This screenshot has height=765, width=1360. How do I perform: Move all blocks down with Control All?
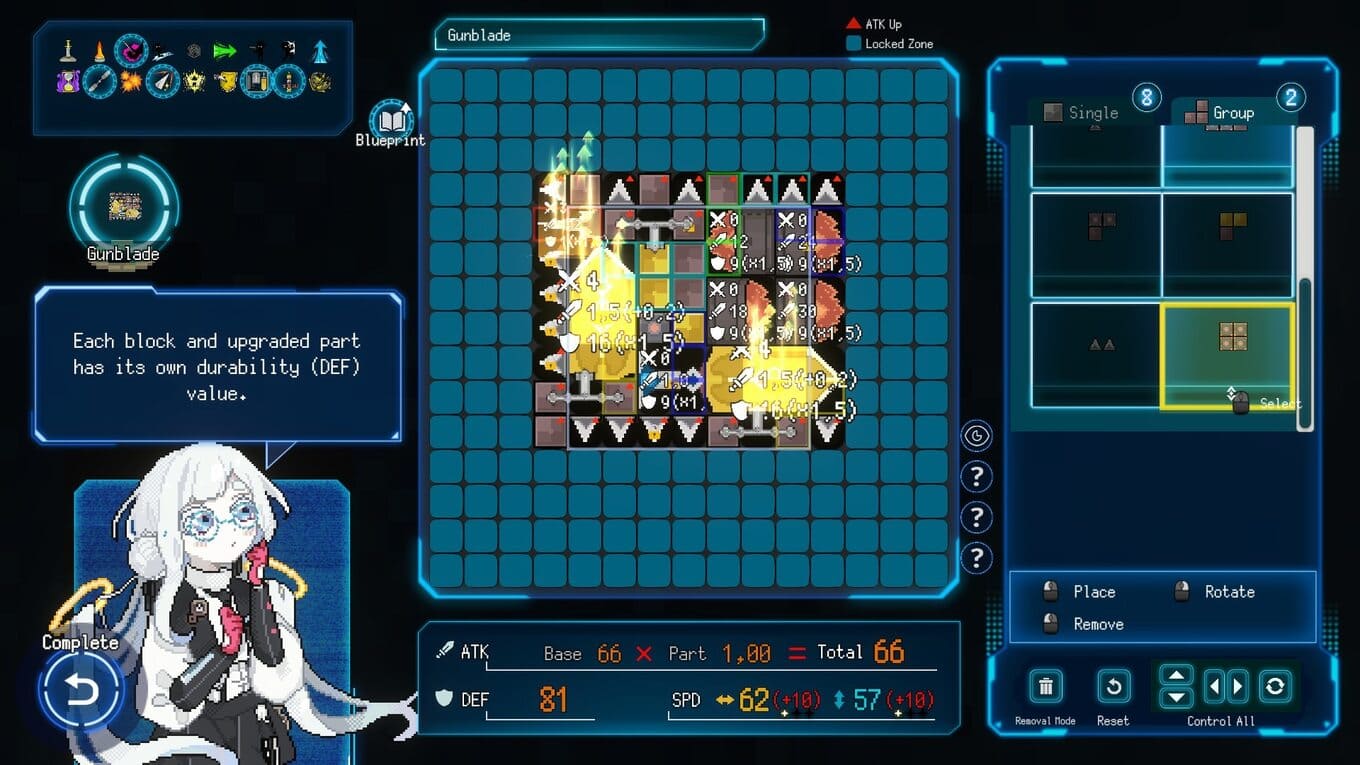[1175, 697]
